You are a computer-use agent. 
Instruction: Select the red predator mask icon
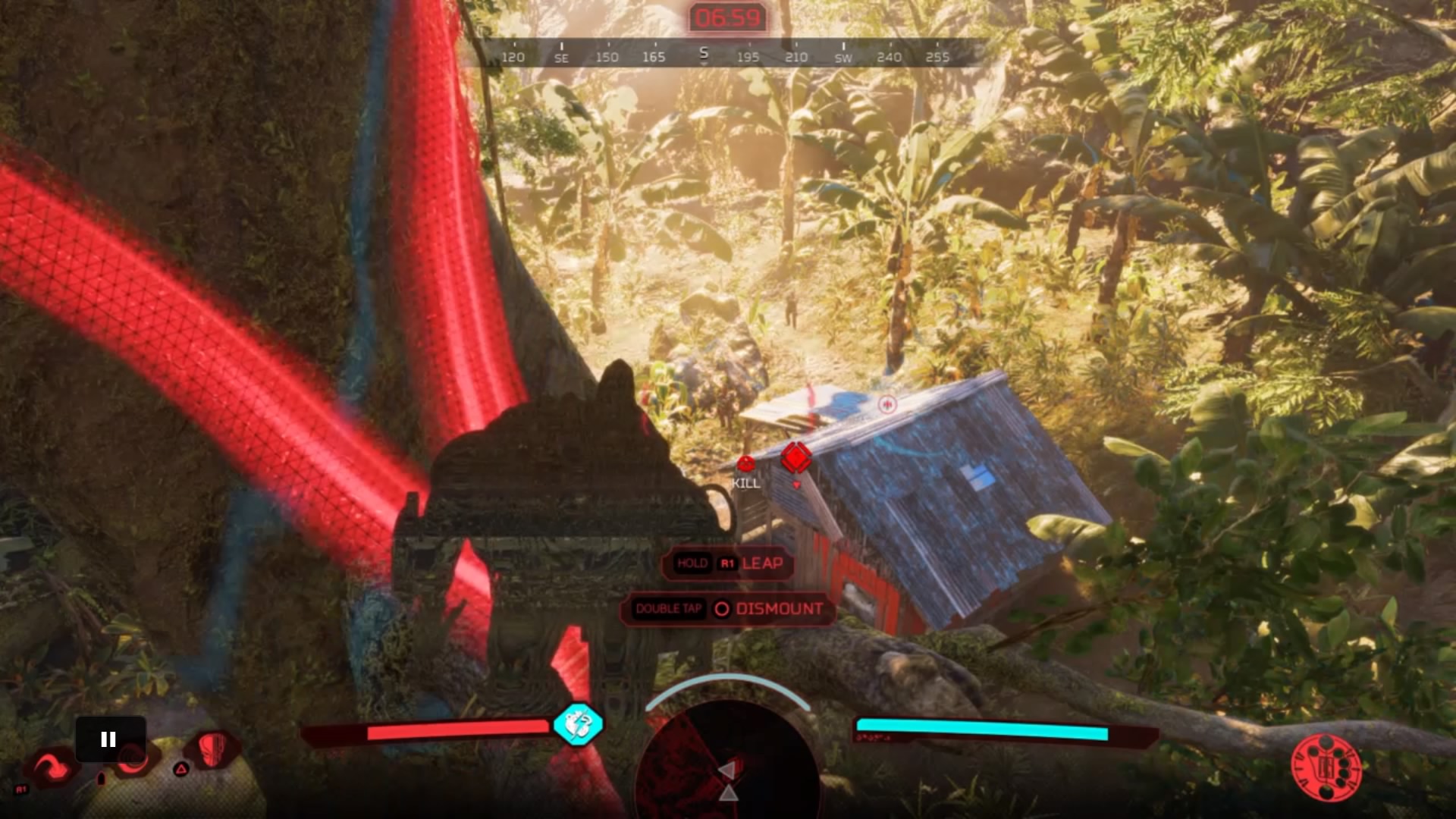pyautogui.click(x=213, y=748)
